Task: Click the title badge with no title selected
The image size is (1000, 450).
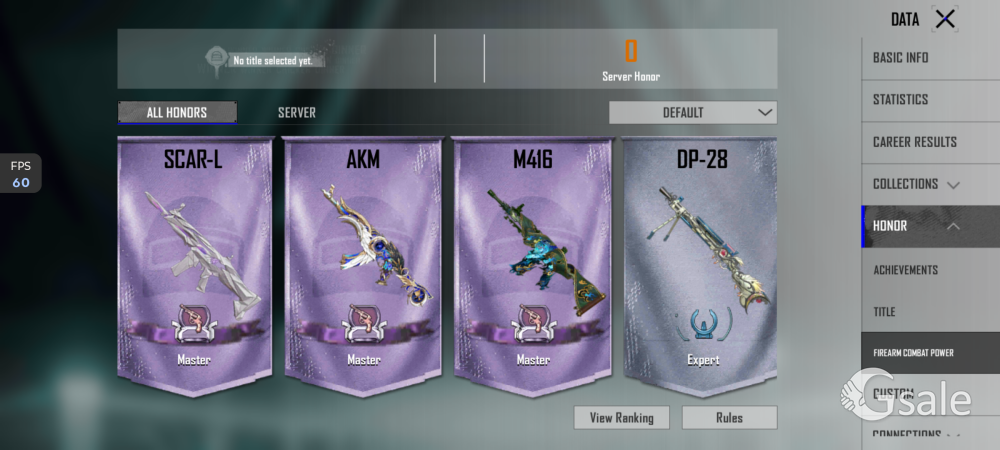Action: [x=265, y=60]
